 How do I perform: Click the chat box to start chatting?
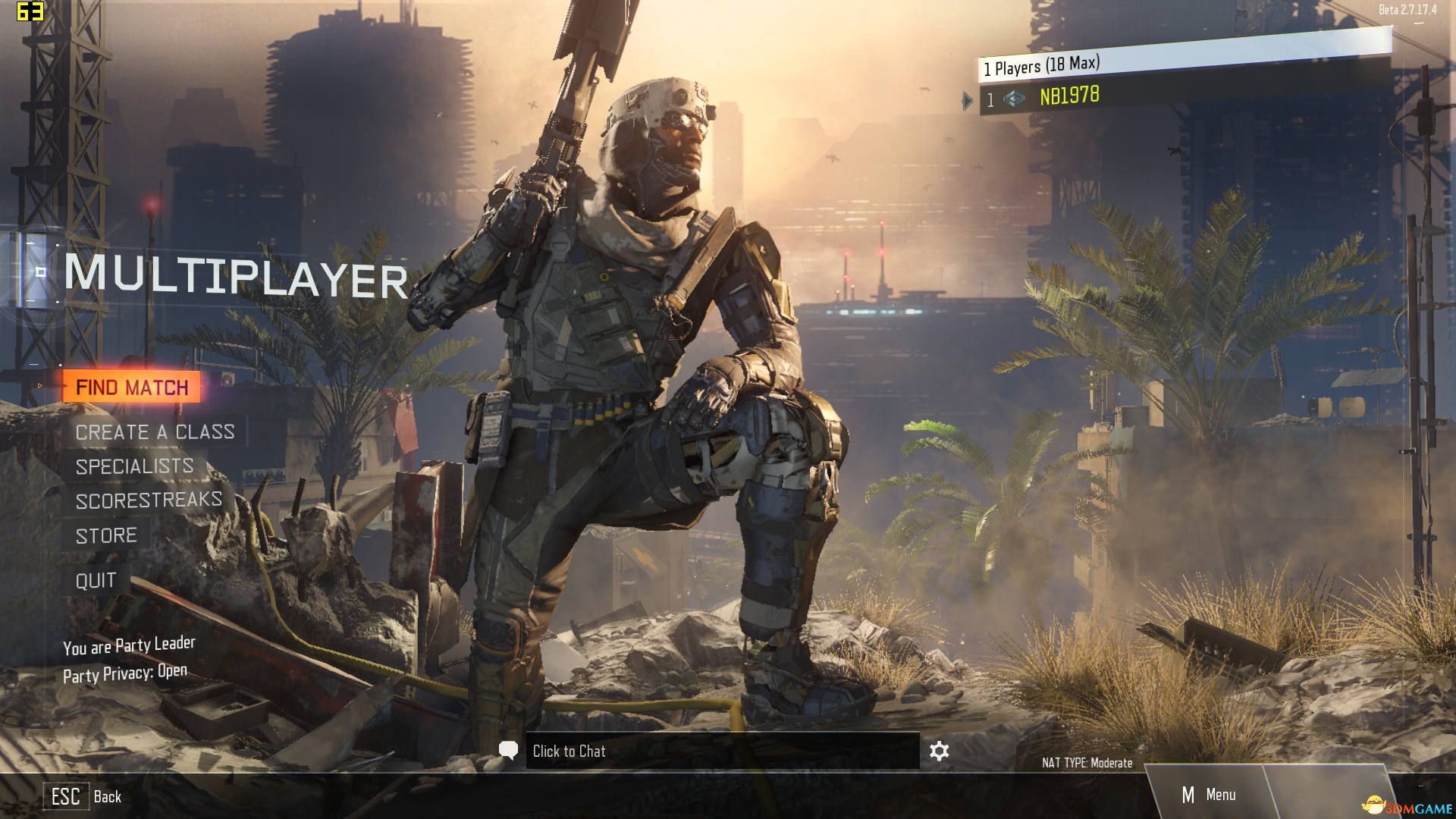pyautogui.click(x=720, y=751)
